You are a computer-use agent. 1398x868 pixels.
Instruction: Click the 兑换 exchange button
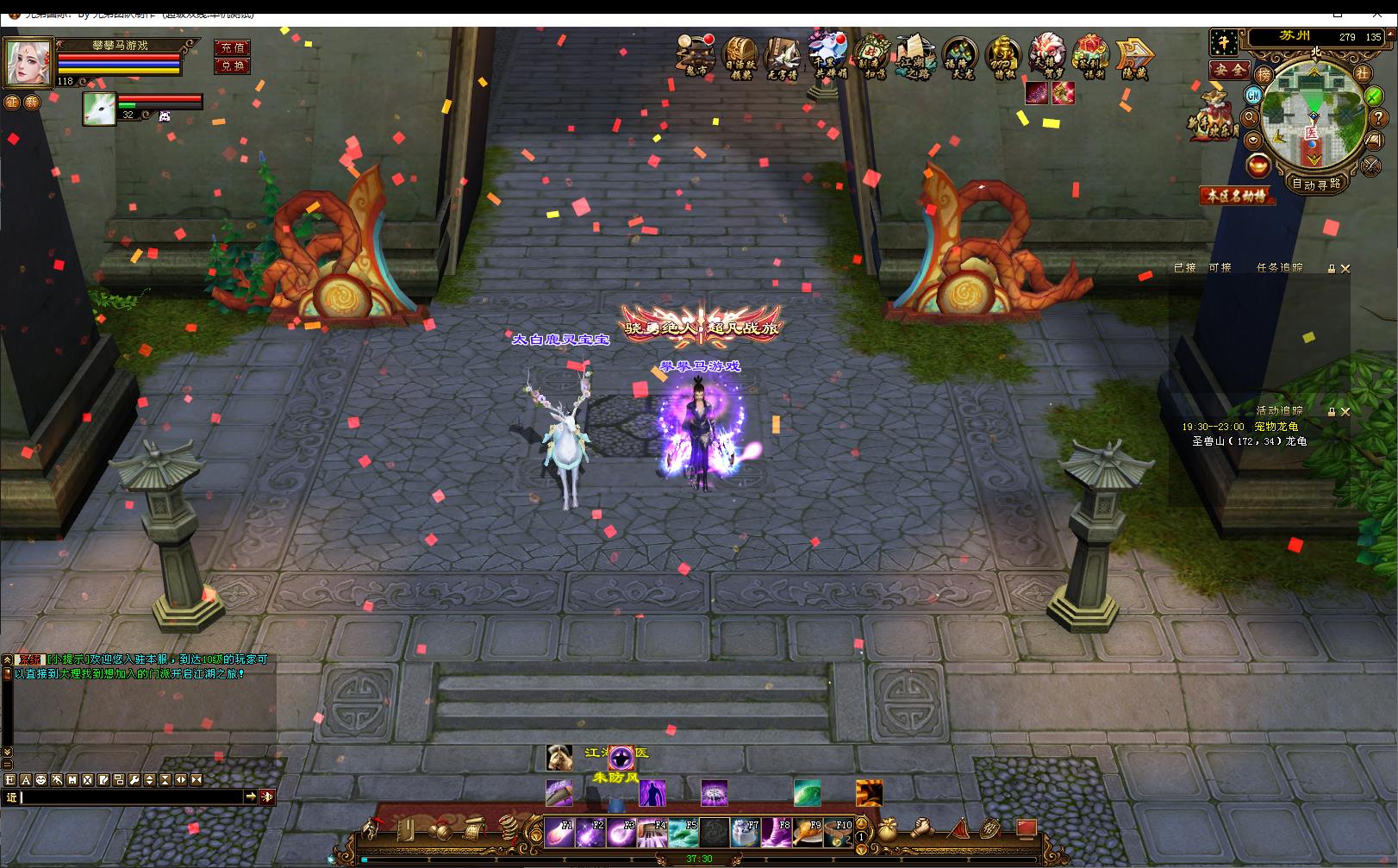pyautogui.click(x=232, y=66)
